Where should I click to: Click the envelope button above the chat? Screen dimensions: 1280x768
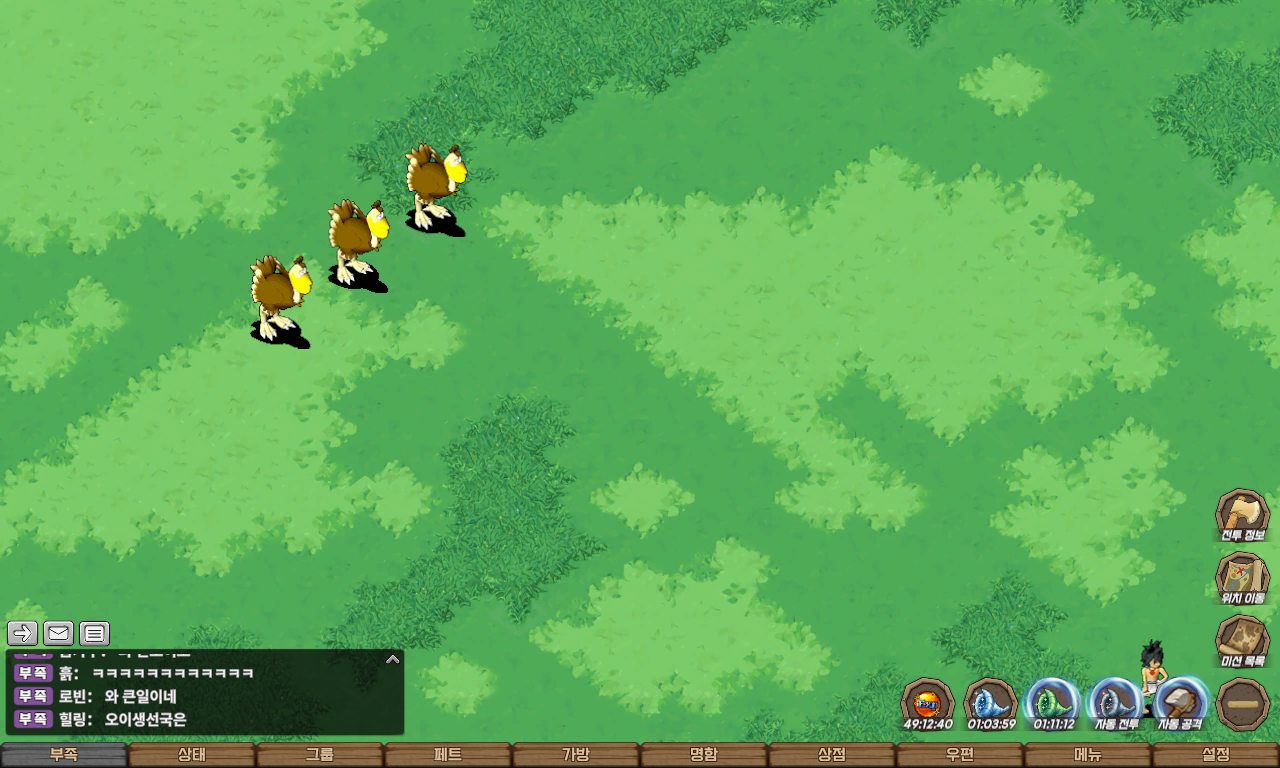[x=59, y=633]
